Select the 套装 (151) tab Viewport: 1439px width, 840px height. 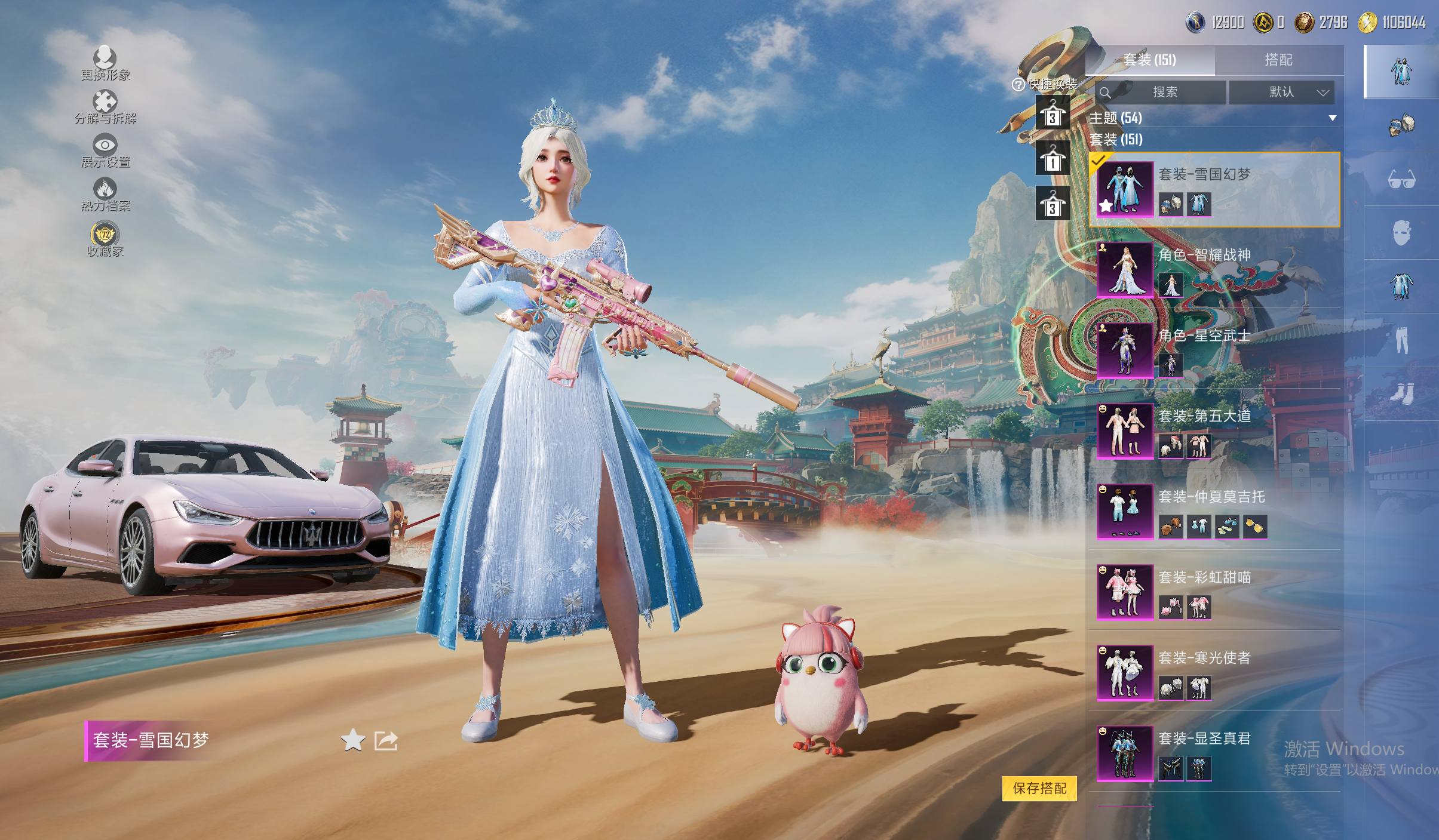coord(1149,60)
